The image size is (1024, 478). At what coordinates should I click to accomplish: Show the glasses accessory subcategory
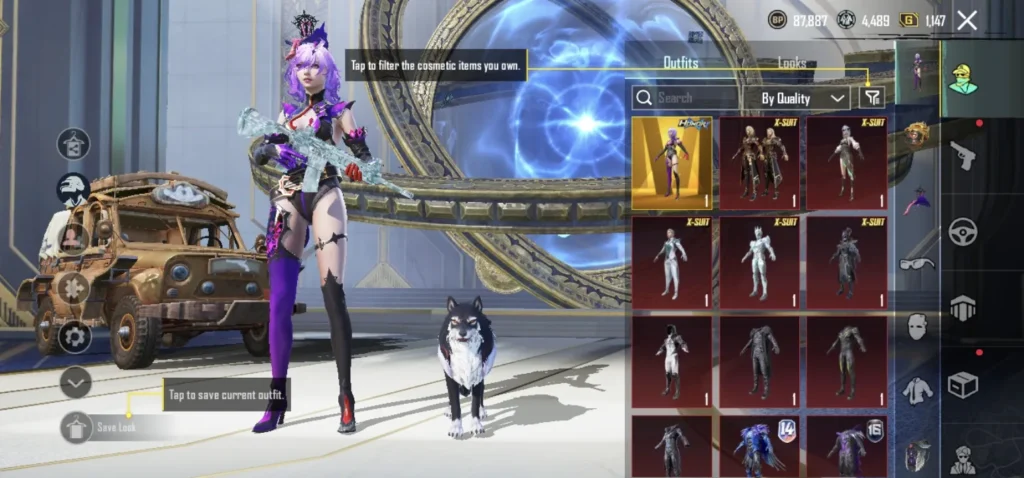pos(917,264)
